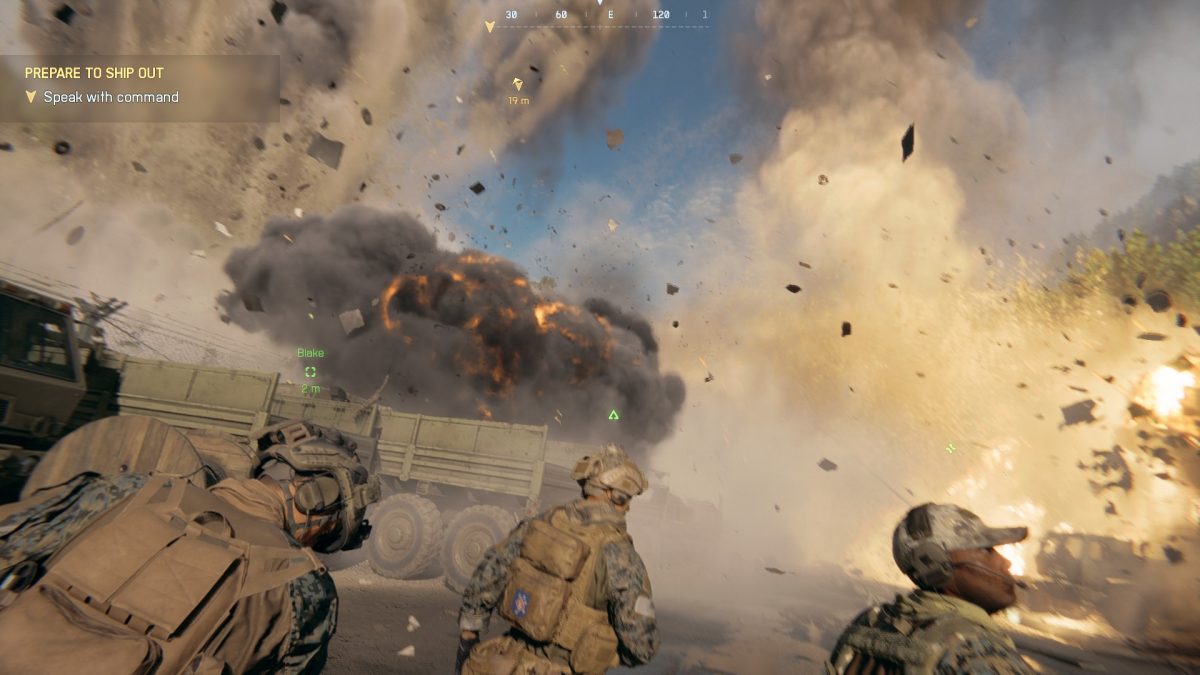Click the yellow objective waypoint marker

click(x=517, y=85)
